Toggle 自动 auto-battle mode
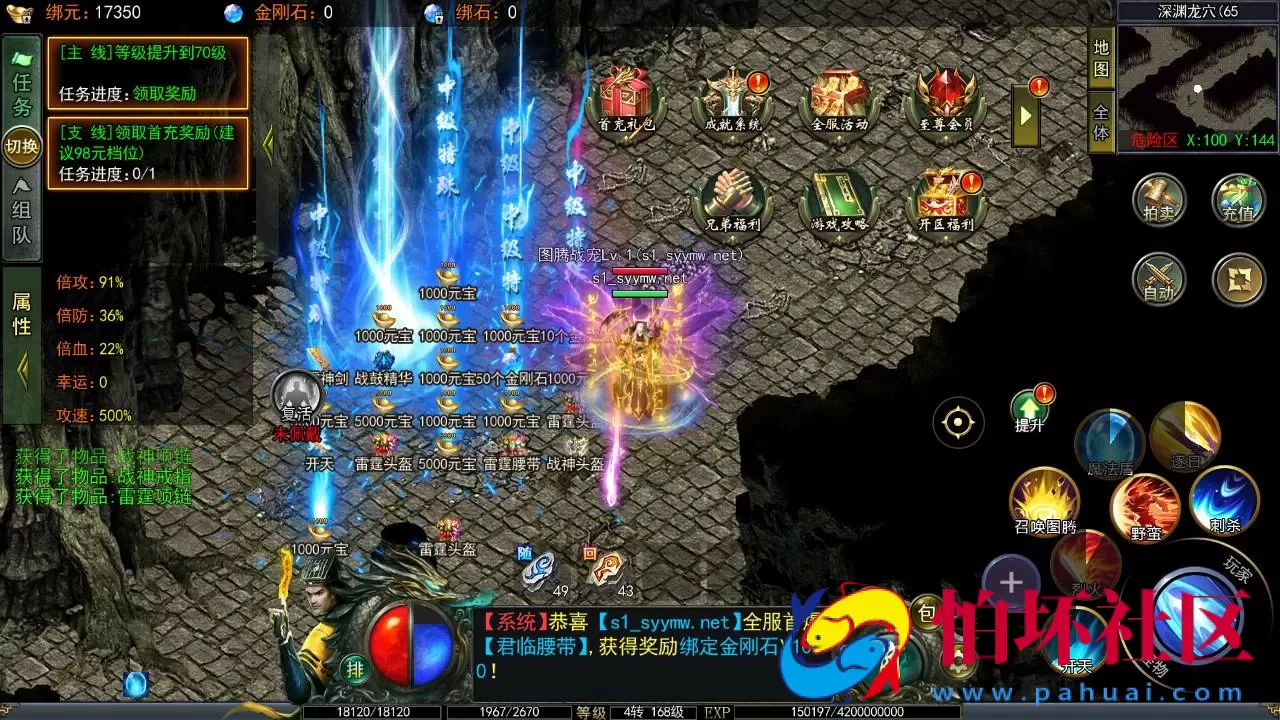The width and height of the screenshot is (1280, 720). click(1159, 281)
